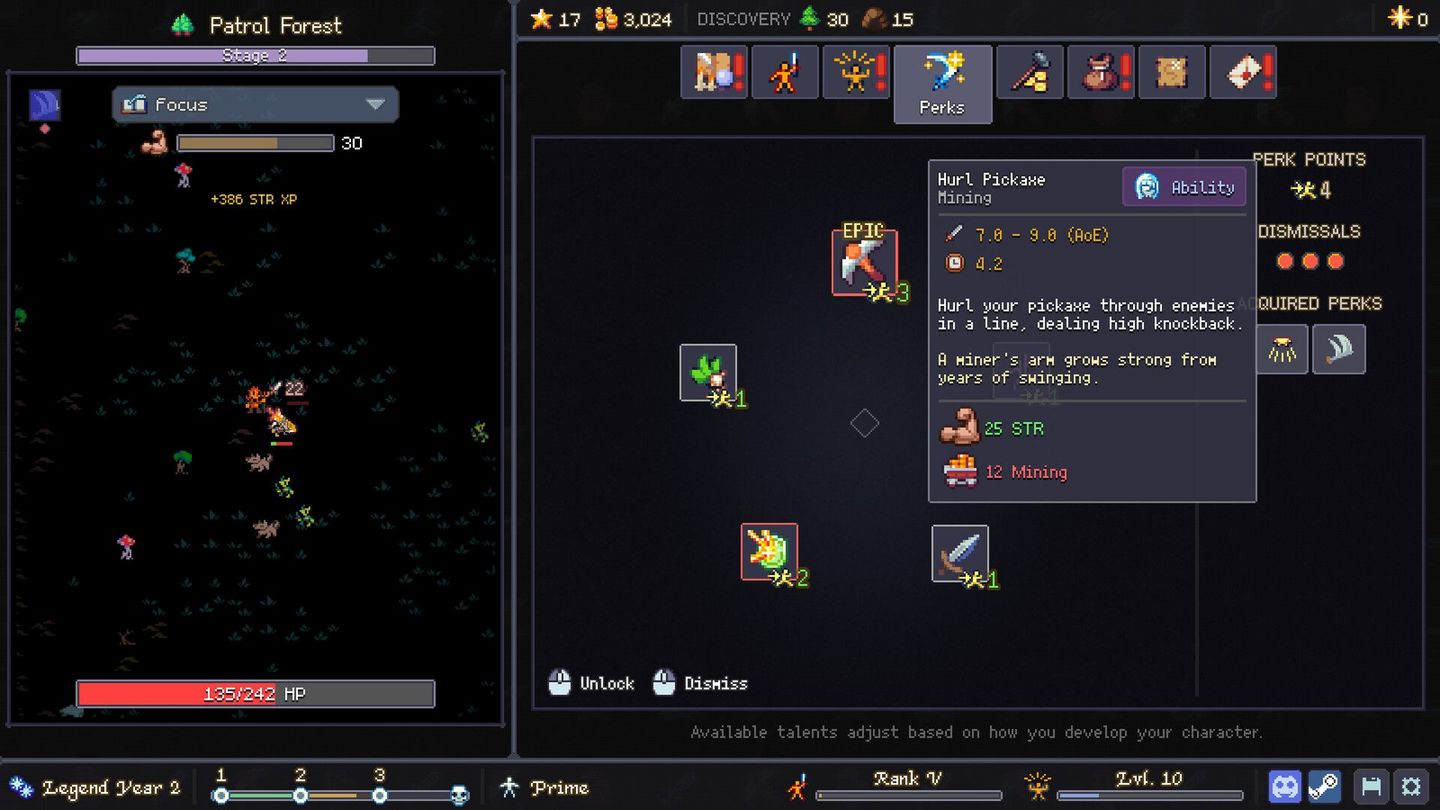The image size is (1440, 810).
Task: Click the Unlock button
Action: tap(591, 682)
